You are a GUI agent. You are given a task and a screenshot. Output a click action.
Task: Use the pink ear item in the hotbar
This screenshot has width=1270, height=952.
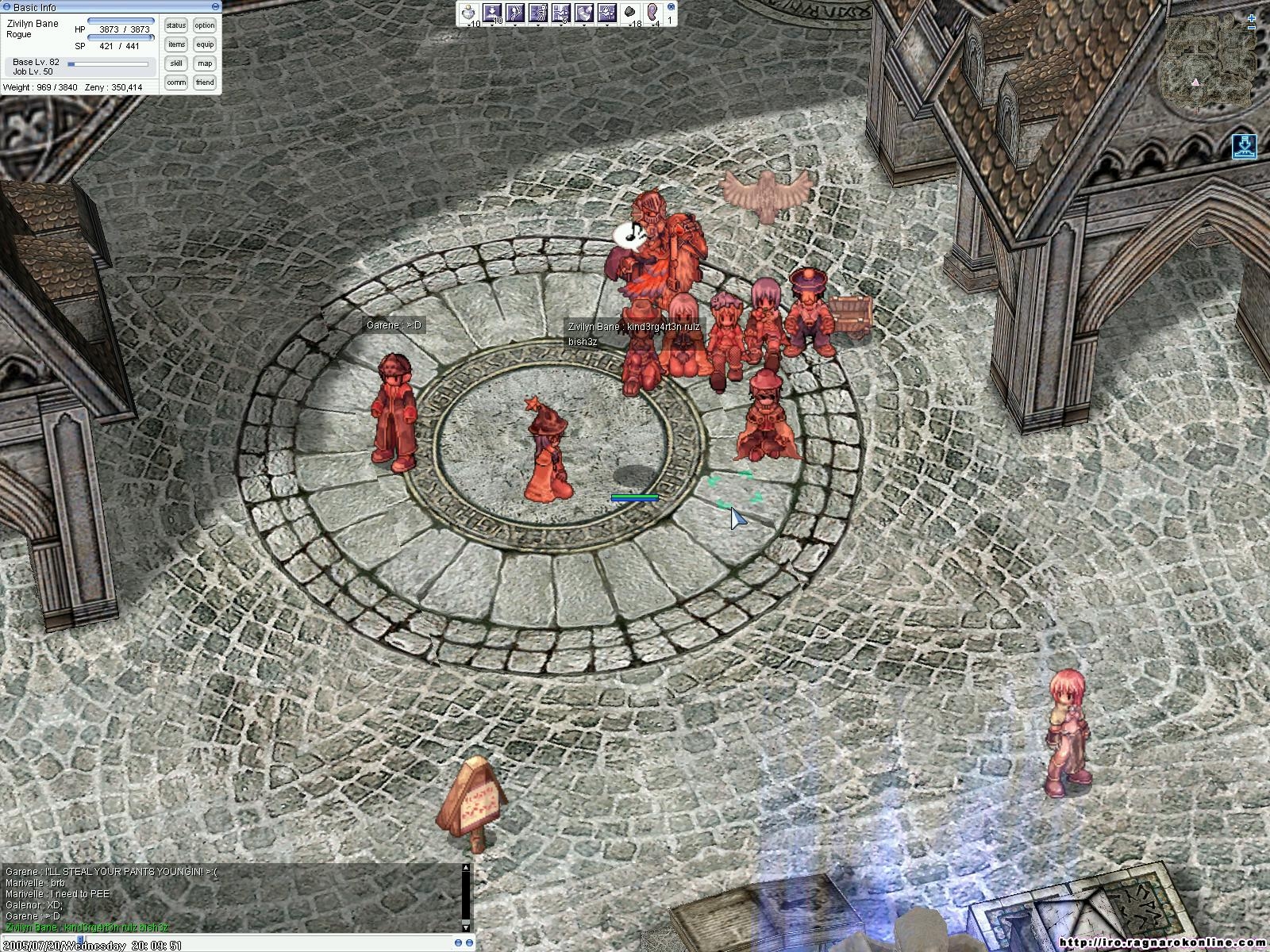653,13
